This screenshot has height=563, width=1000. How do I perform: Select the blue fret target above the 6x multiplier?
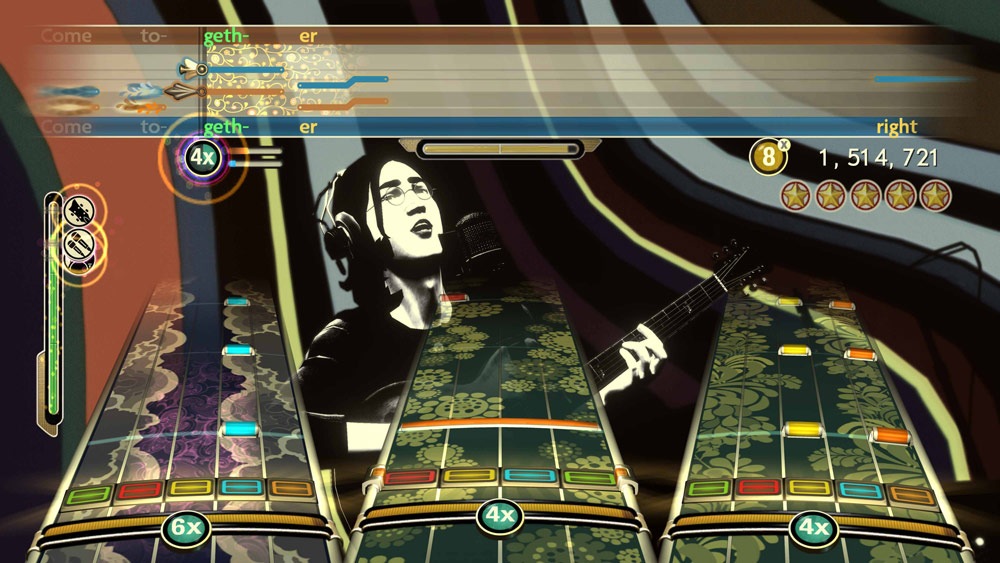(240, 488)
